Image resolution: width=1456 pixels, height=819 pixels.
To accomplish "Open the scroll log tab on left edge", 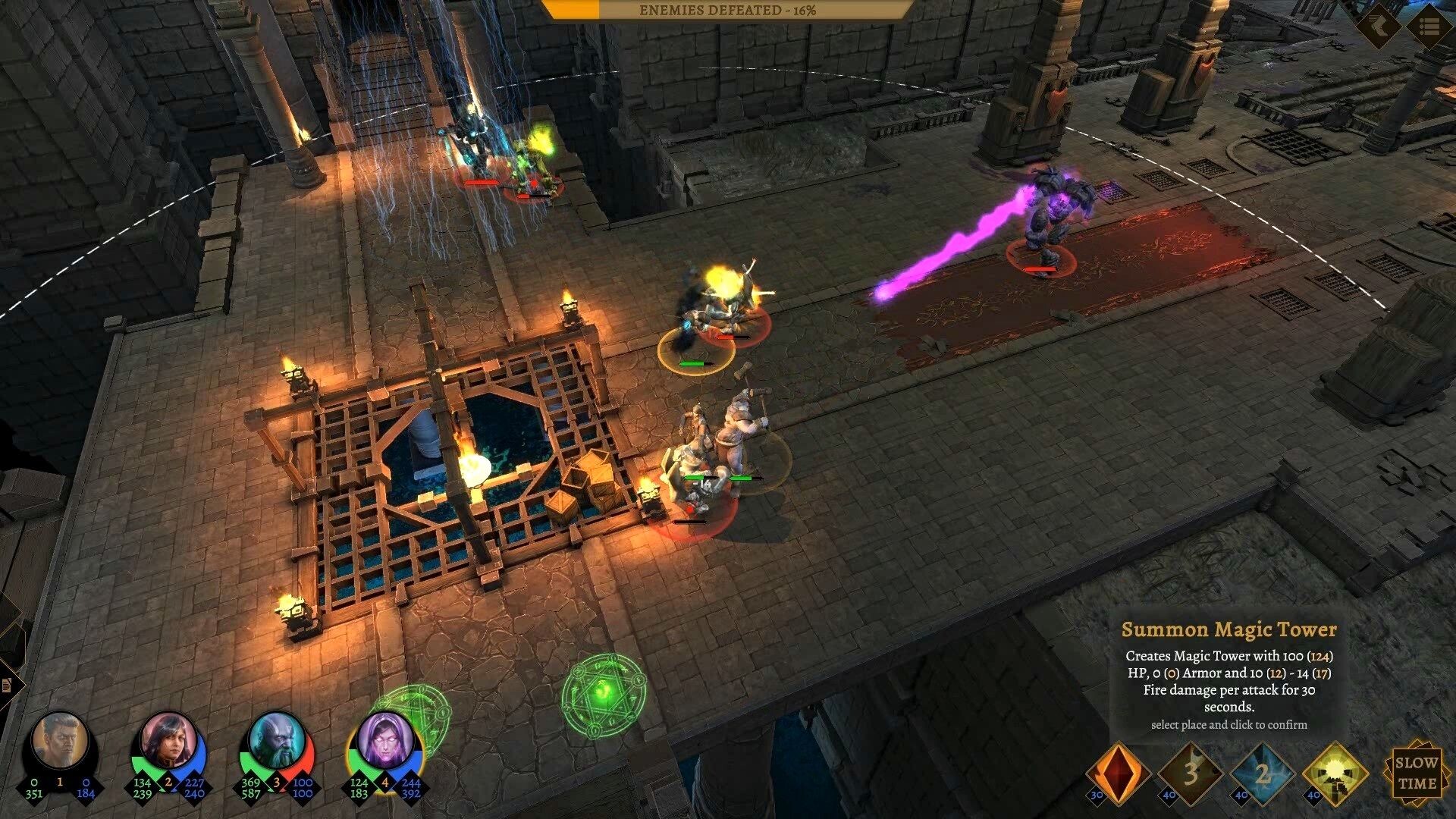I will click(x=8, y=685).
